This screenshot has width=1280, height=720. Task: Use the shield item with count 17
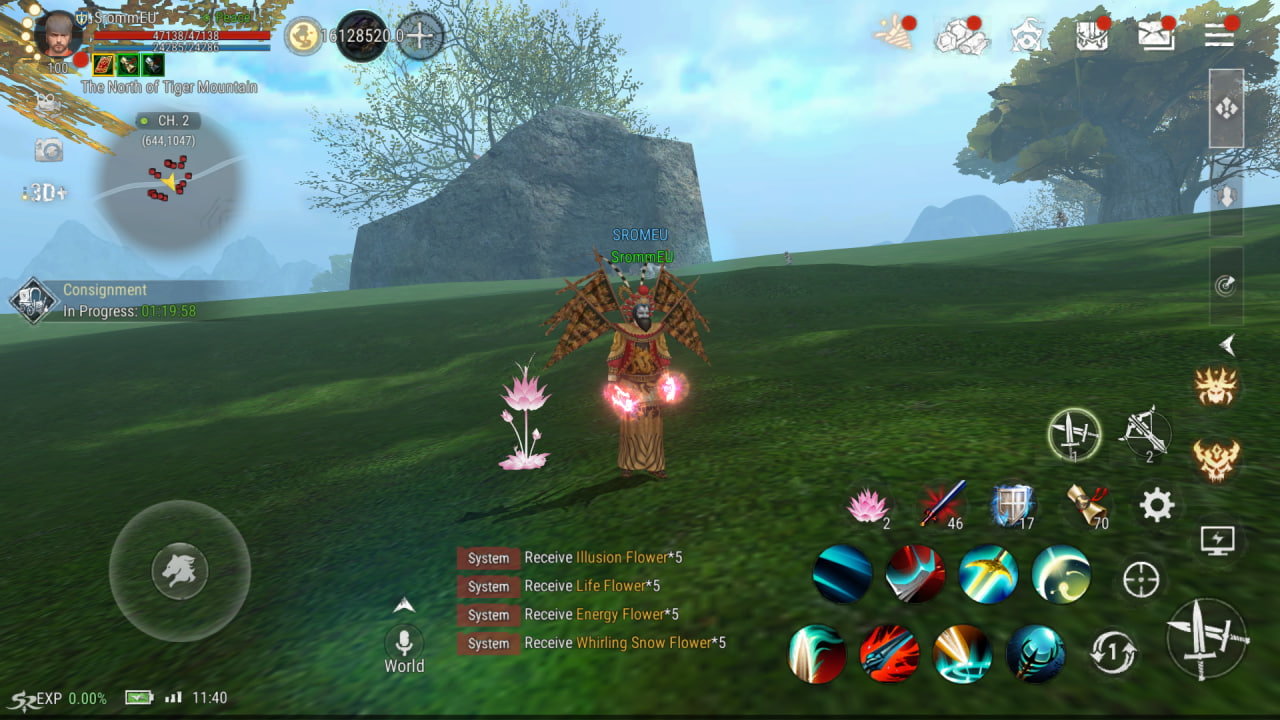tap(1011, 506)
